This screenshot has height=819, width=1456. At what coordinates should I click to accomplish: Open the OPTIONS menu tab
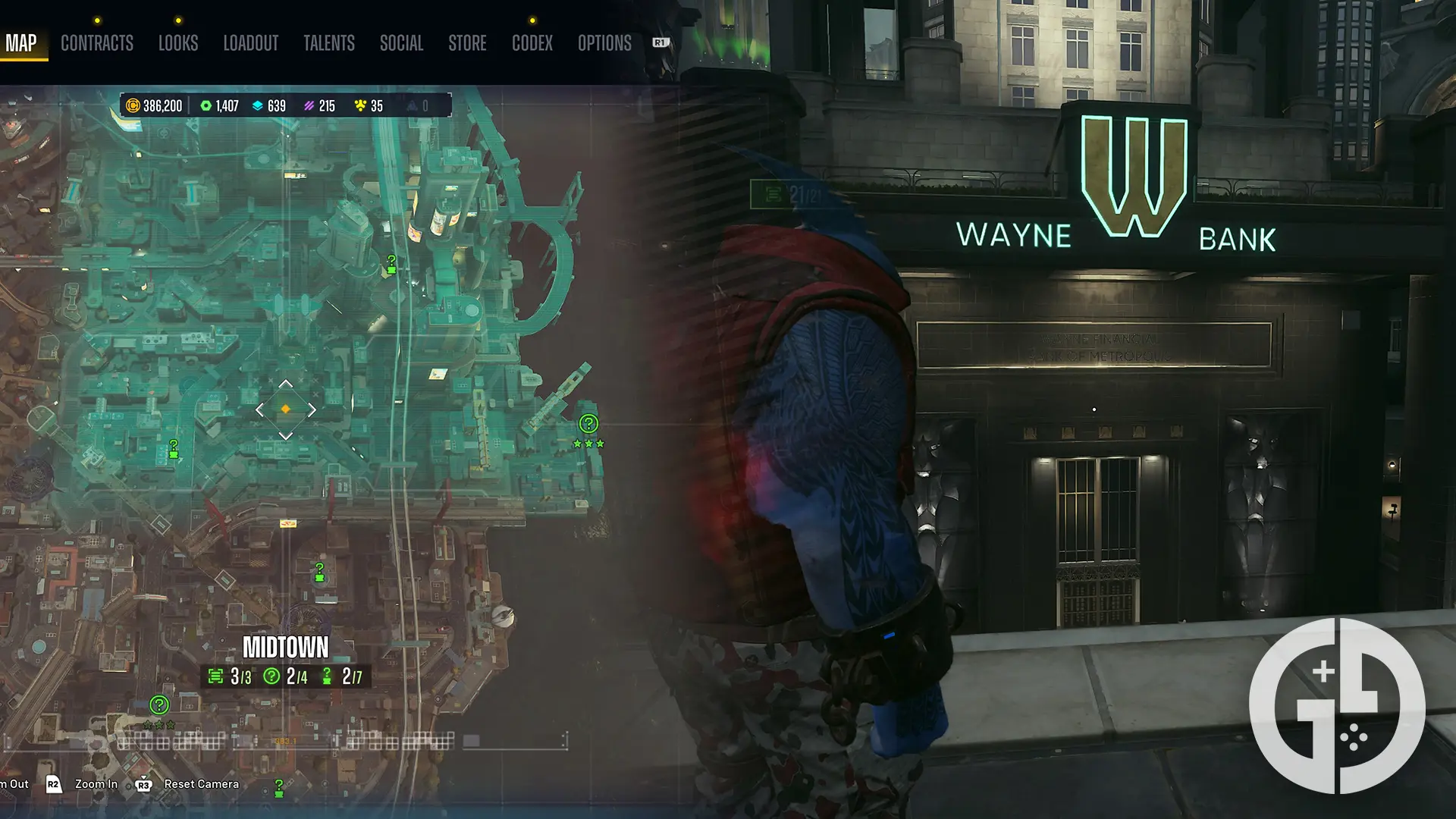tap(604, 43)
